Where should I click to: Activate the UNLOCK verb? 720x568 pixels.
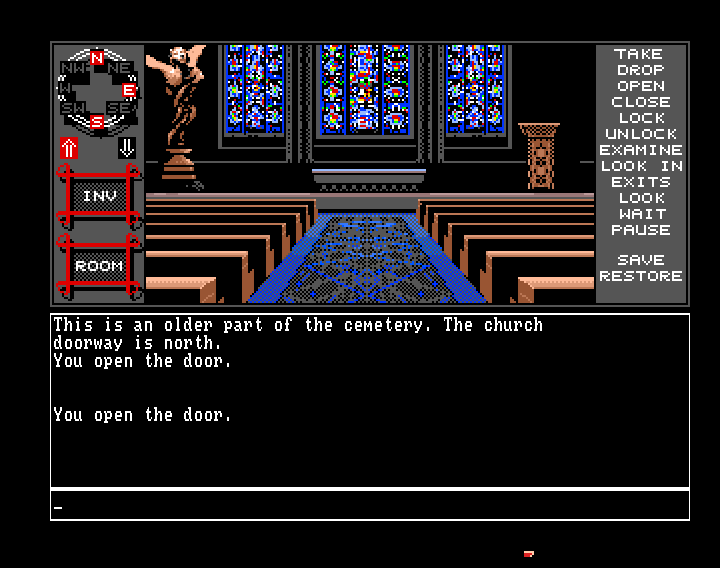(640, 134)
